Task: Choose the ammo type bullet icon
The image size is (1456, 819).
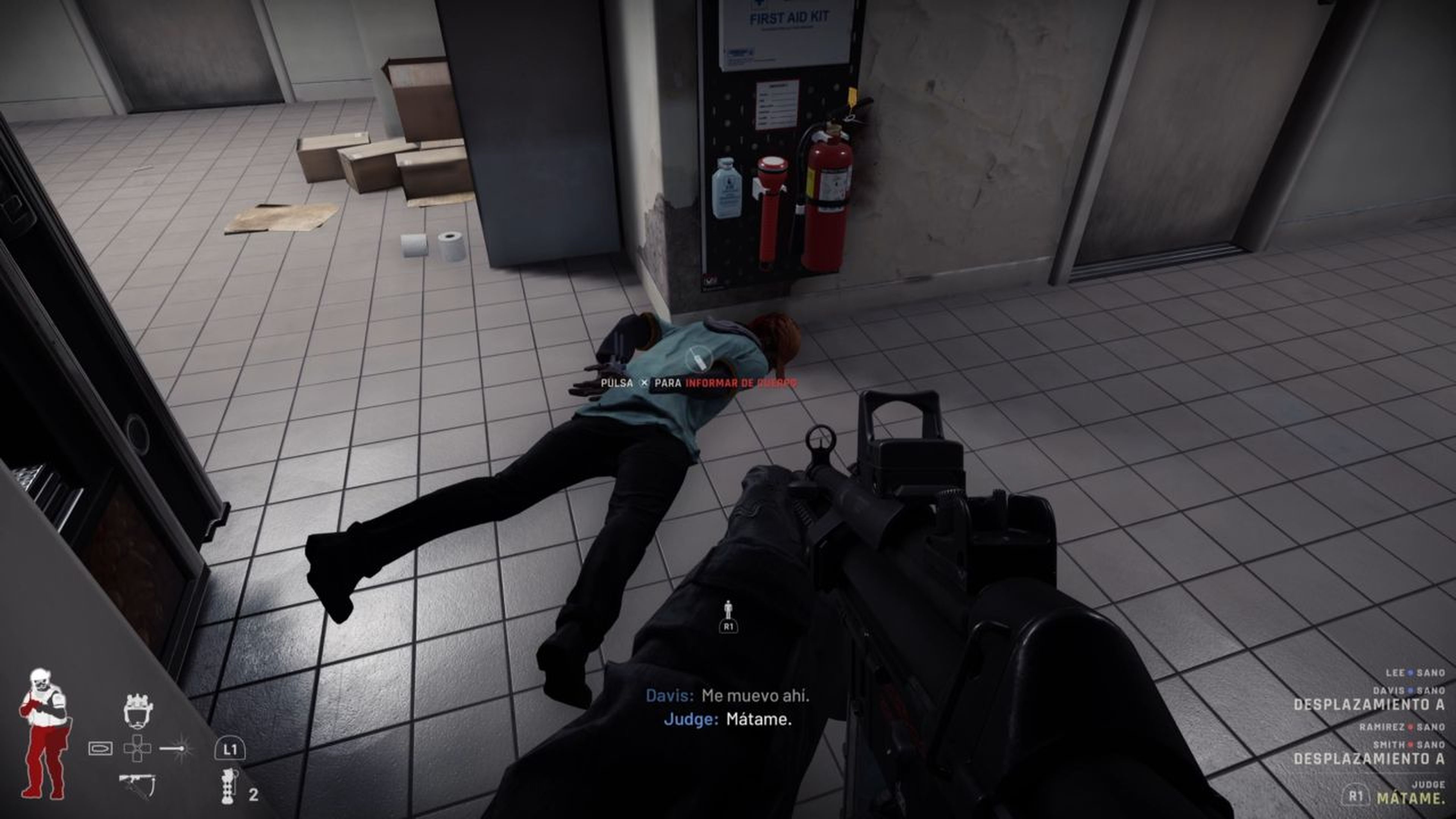Action: 100,748
